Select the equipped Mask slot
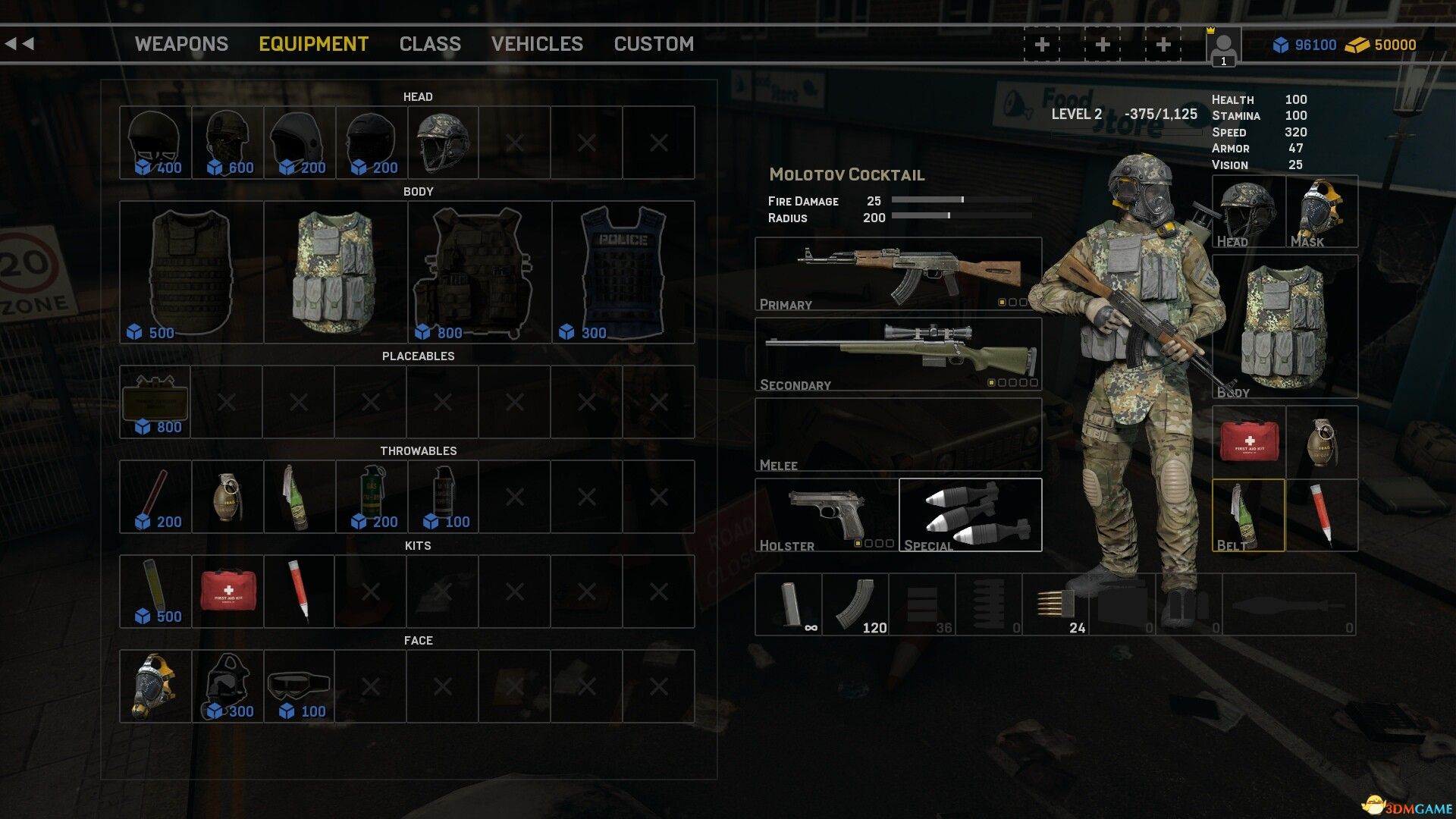The image size is (1456, 819). point(1322,212)
